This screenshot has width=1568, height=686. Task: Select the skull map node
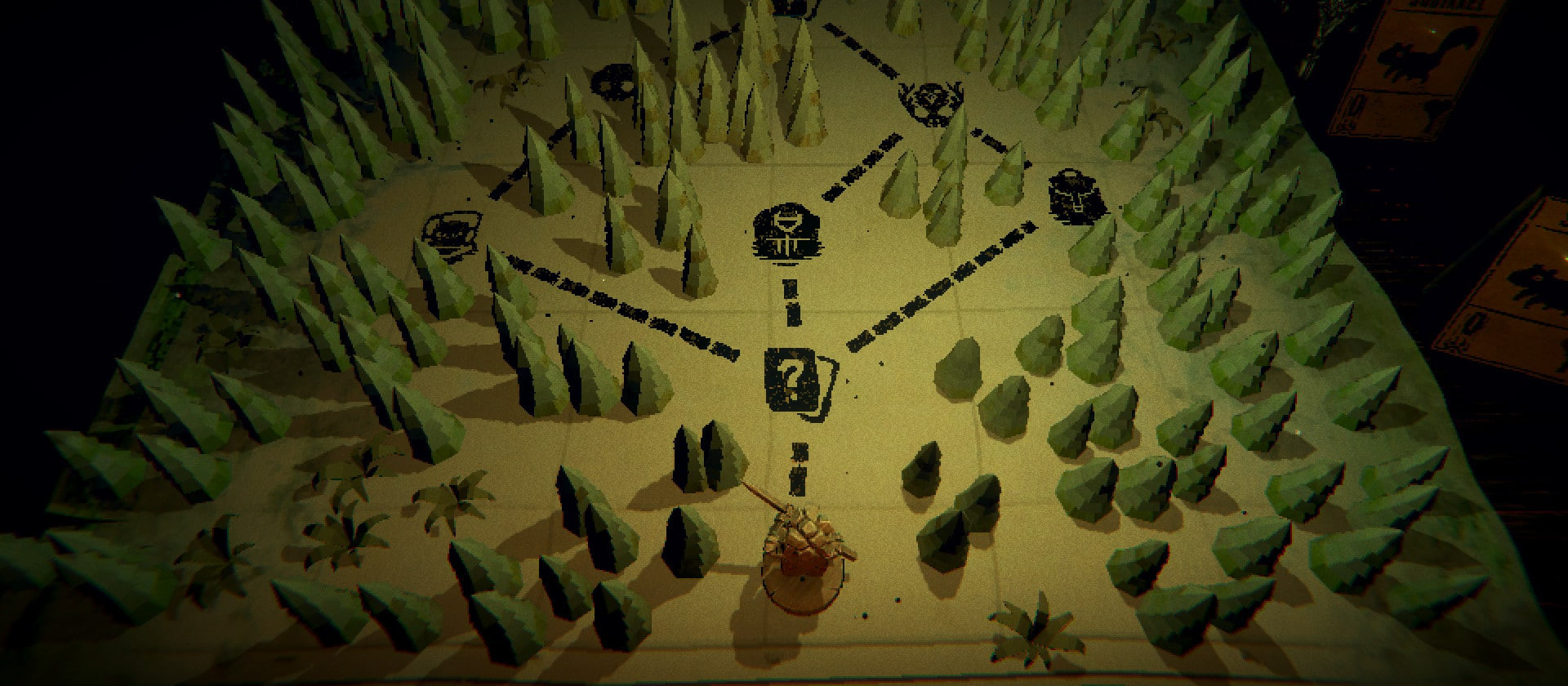pos(615,82)
